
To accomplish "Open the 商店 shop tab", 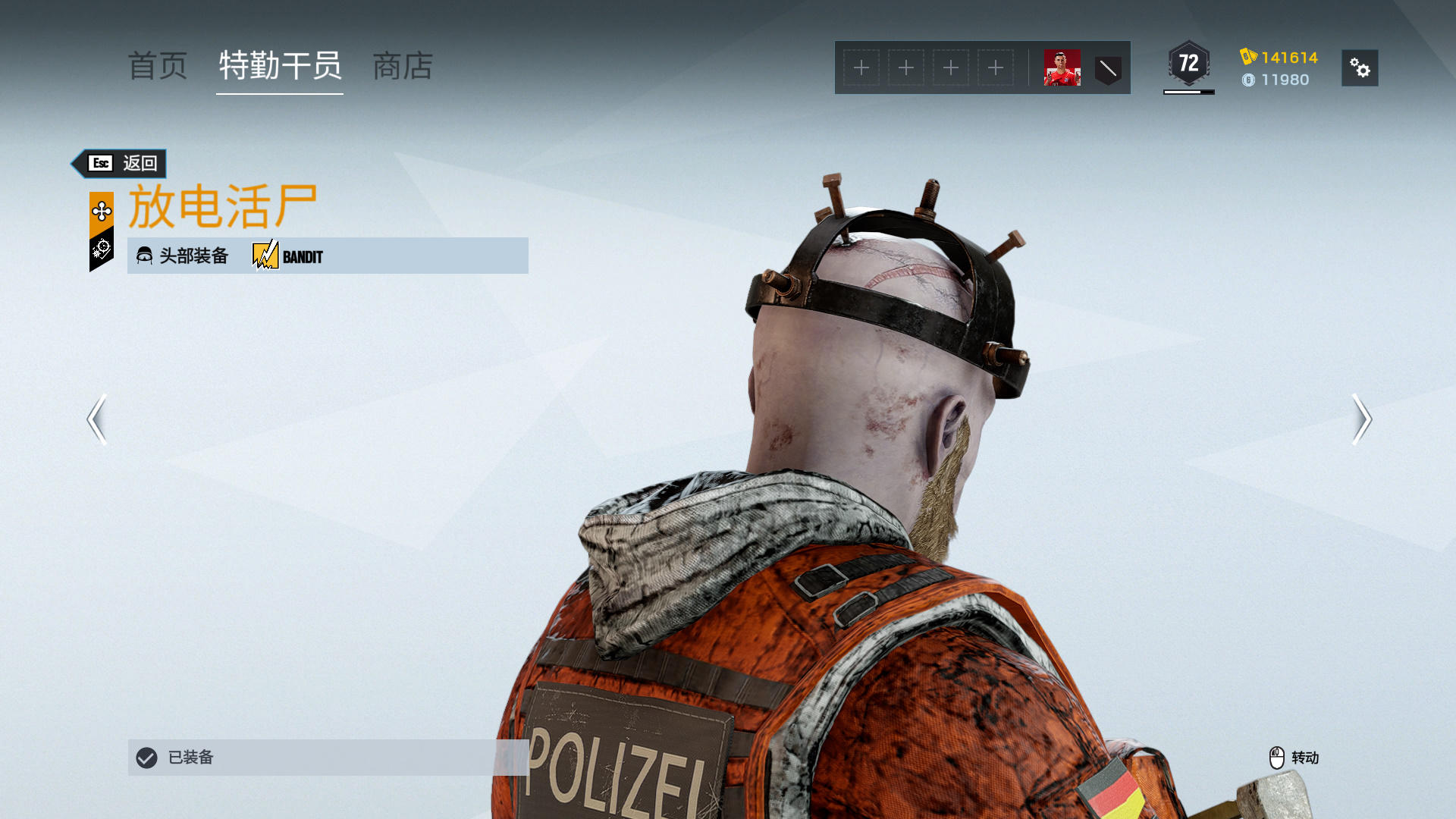I will [x=403, y=67].
